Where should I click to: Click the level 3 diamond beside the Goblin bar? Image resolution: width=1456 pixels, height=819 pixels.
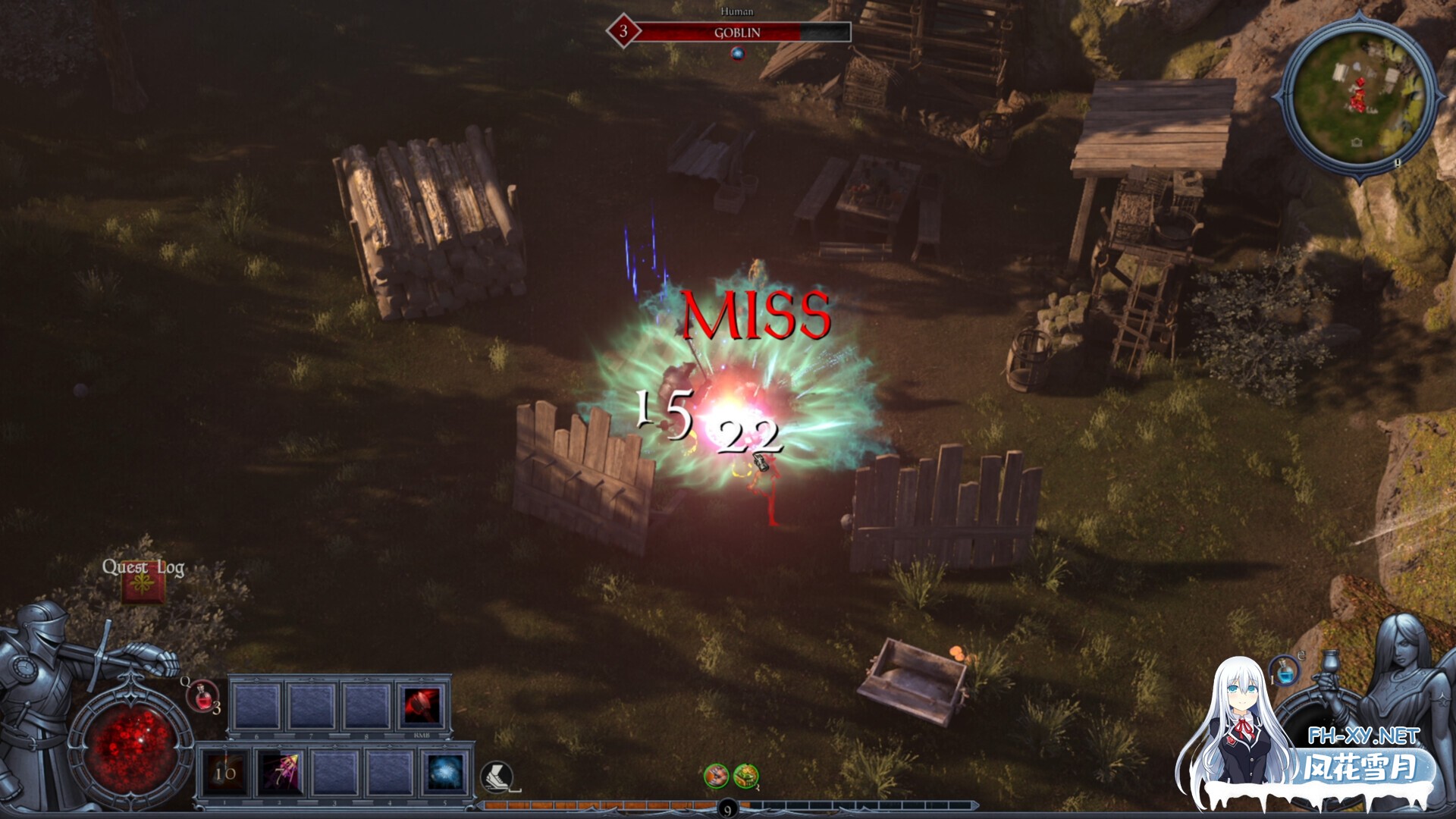625,31
